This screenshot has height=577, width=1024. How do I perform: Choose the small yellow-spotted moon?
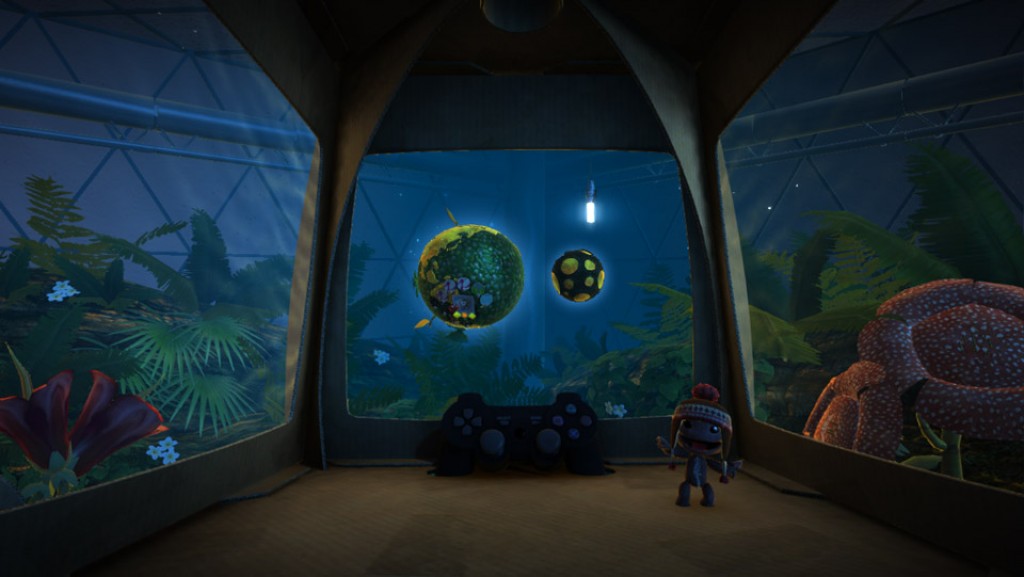[x=578, y=275]
